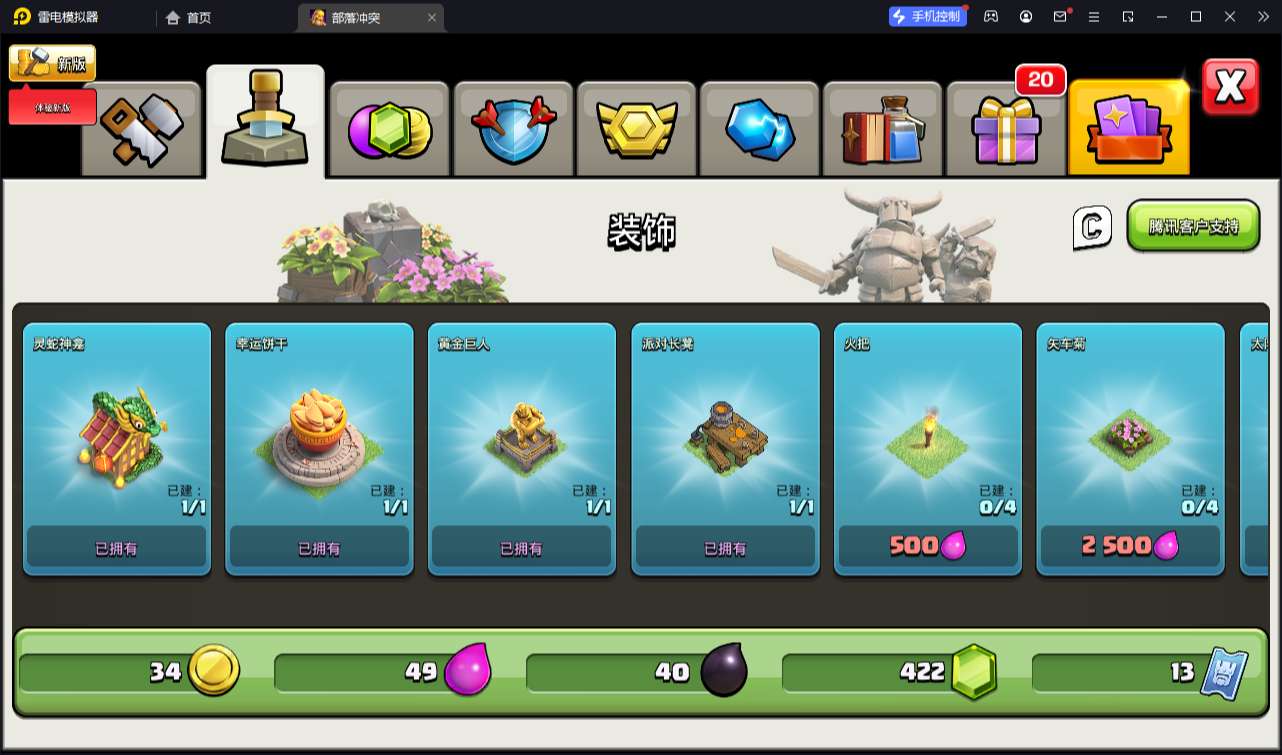Viewport: 1282px width, 755px height.
Task: Open the hammer and saw buildings tab
Action: point(141,130)
